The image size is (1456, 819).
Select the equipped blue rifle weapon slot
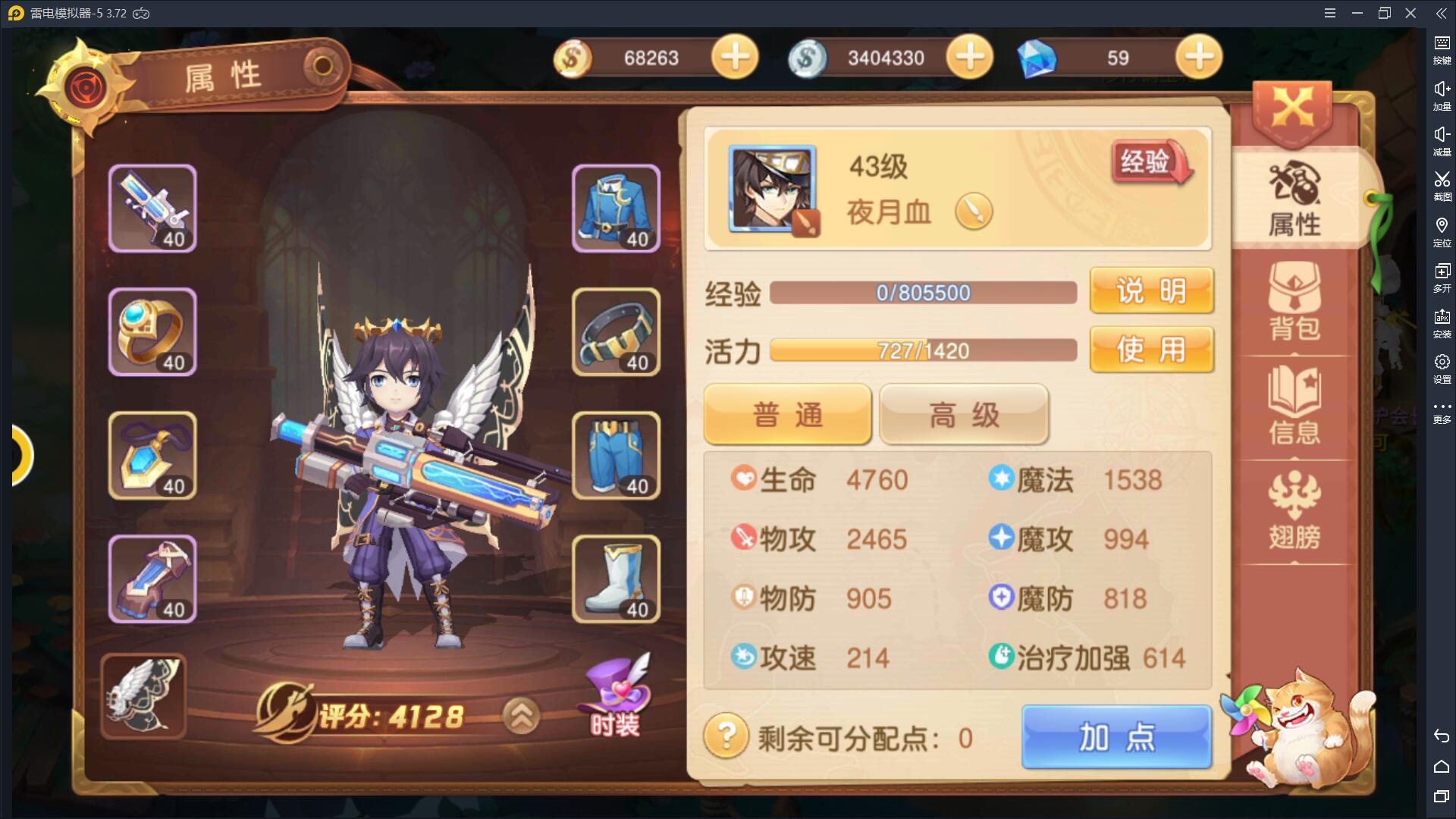[152, 209]
